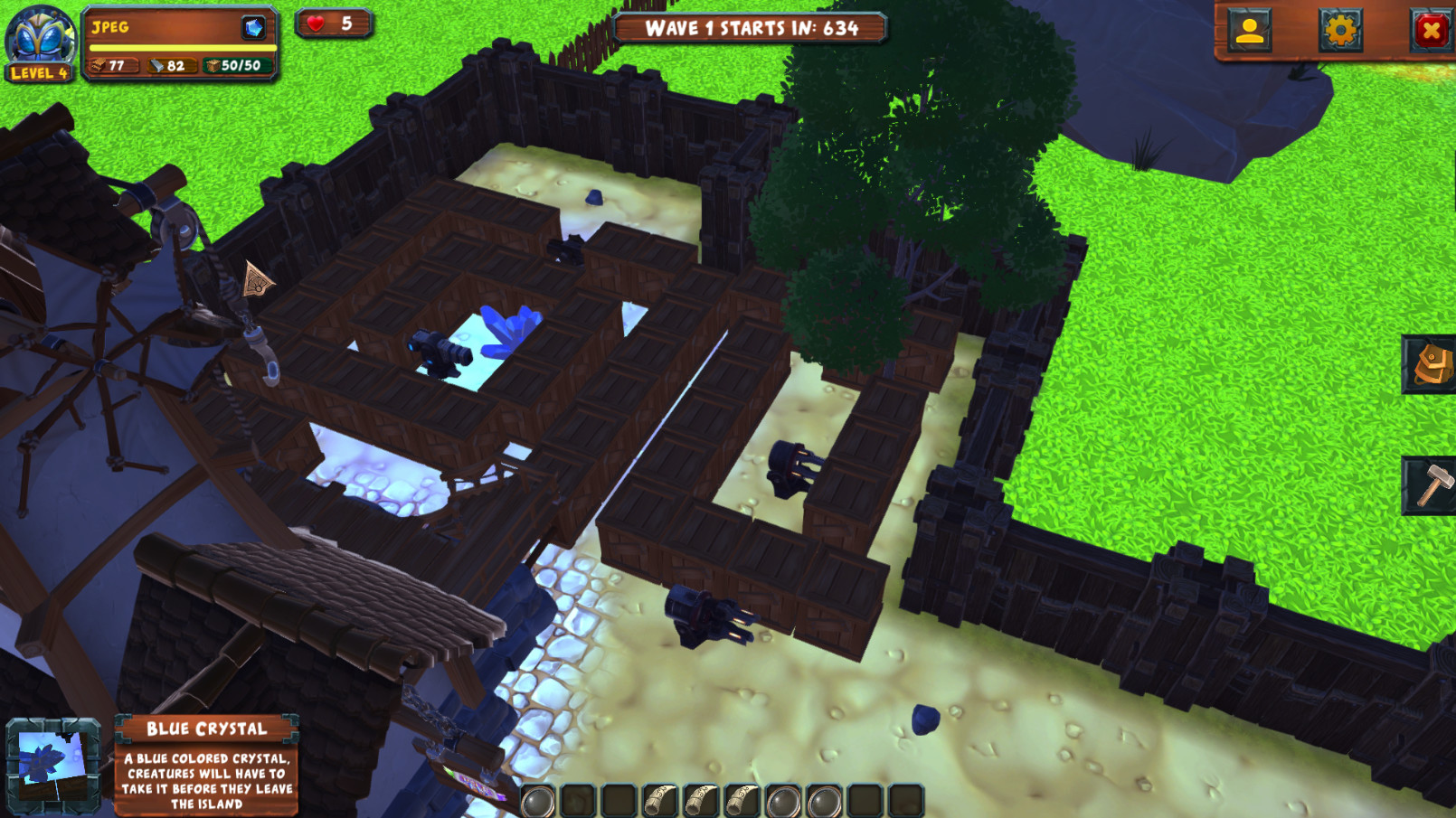This screenshot has height=818, width=1456.
Task: Select the middle horn item in the hotbar
Action: pyautogui.click(x=700, y=800)
